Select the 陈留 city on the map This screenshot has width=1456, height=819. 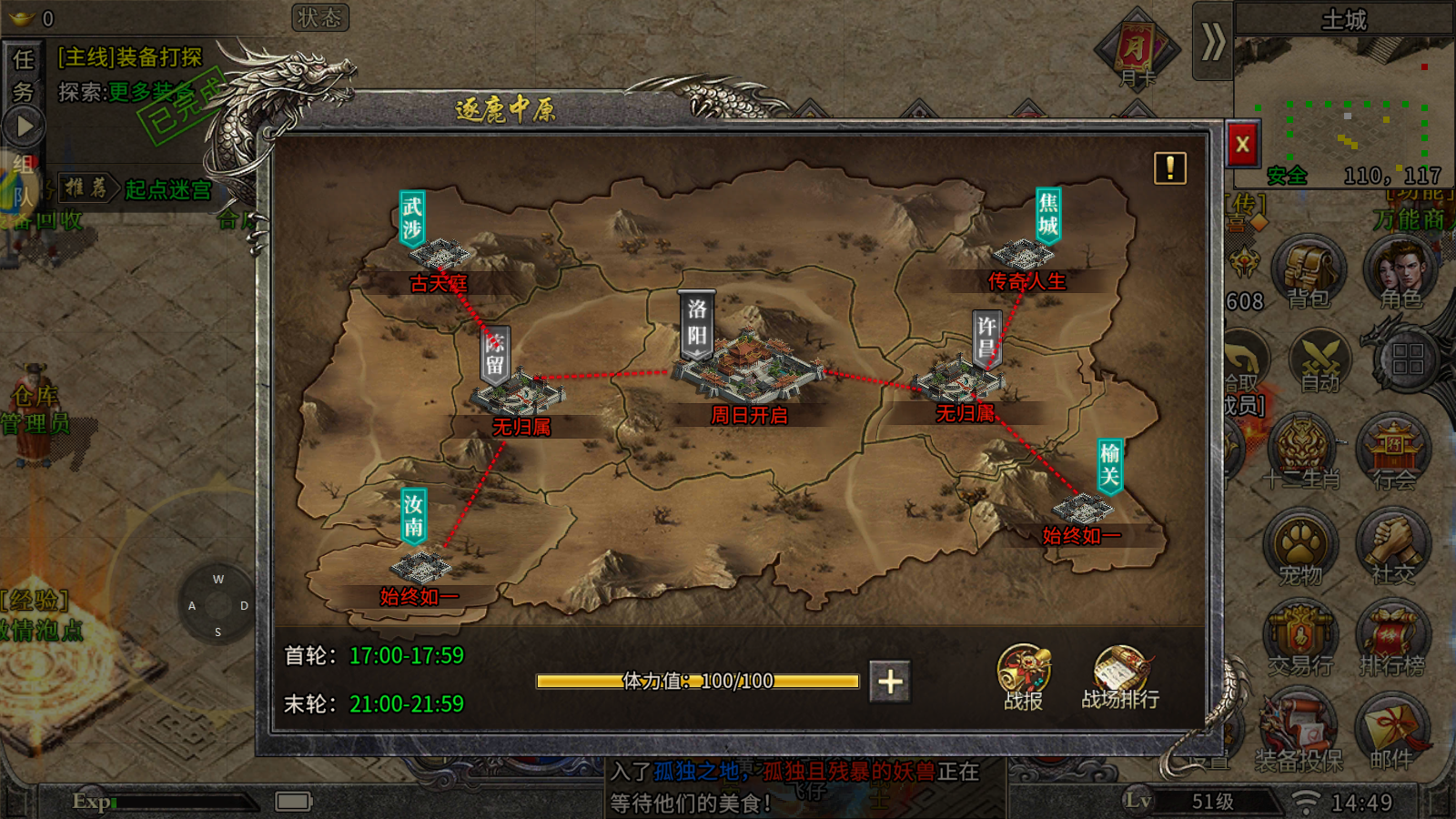pyautogui.click(x=517, y=391)
